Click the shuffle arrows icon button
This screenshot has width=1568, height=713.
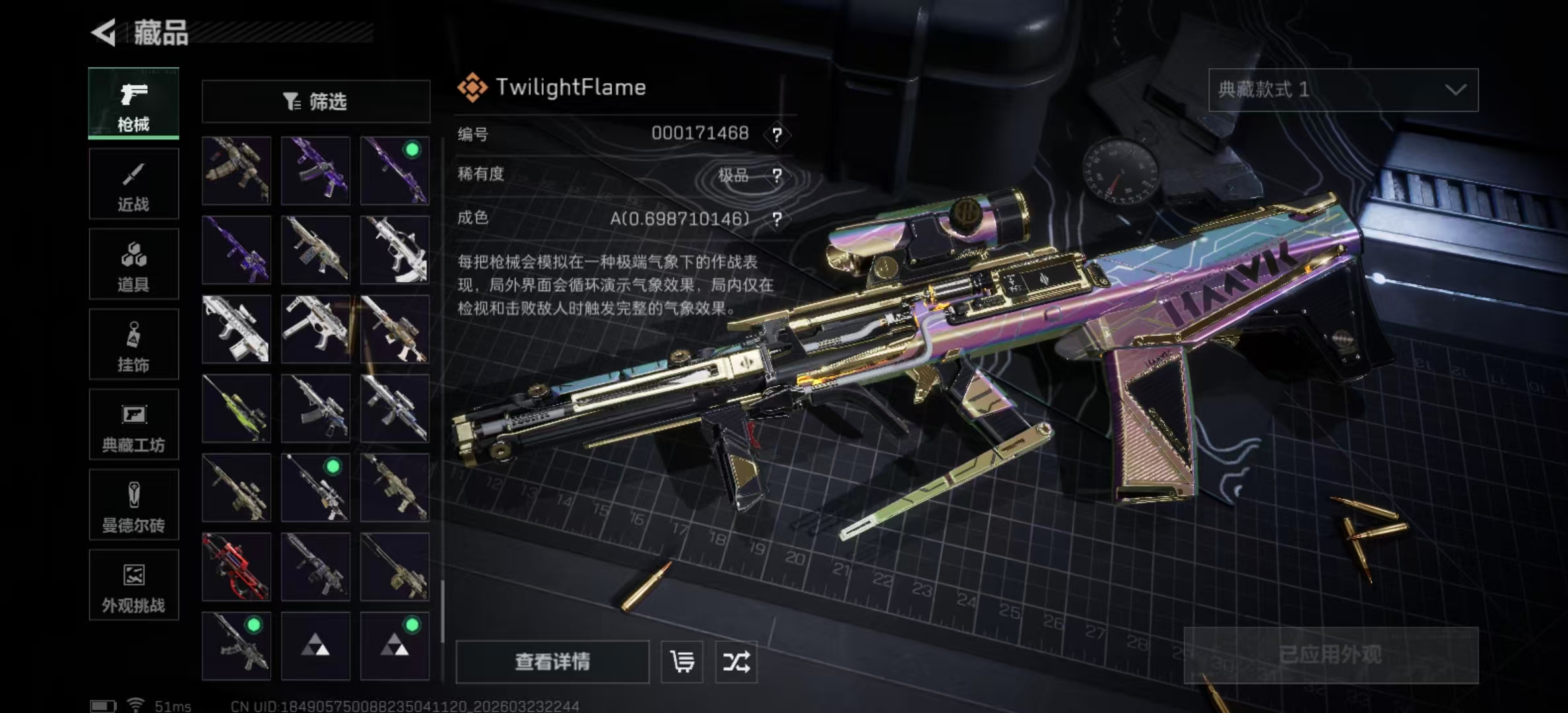pyautogui.click(x=736, y=662)
